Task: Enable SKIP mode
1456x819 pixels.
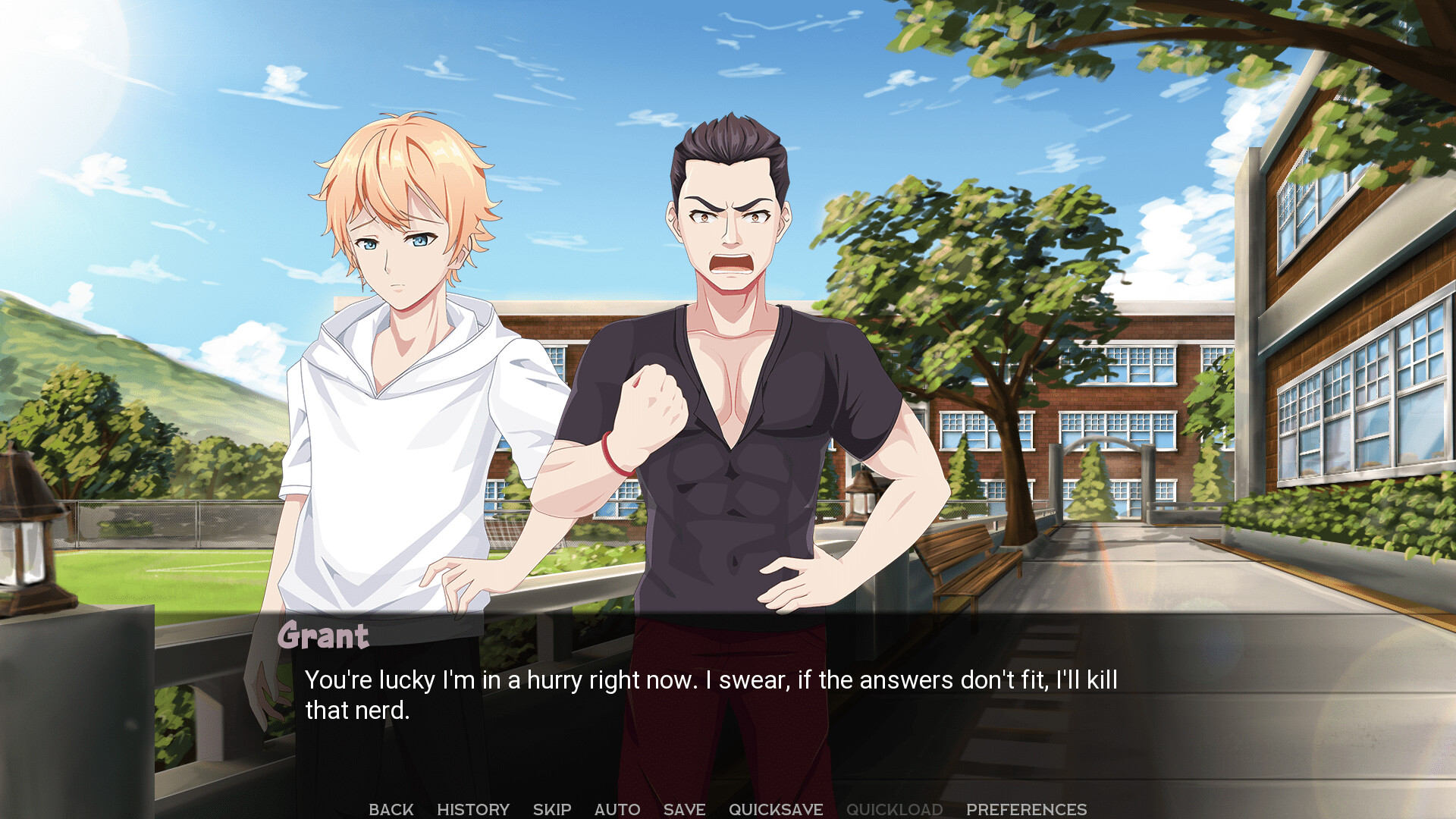Action: point(552,809)
